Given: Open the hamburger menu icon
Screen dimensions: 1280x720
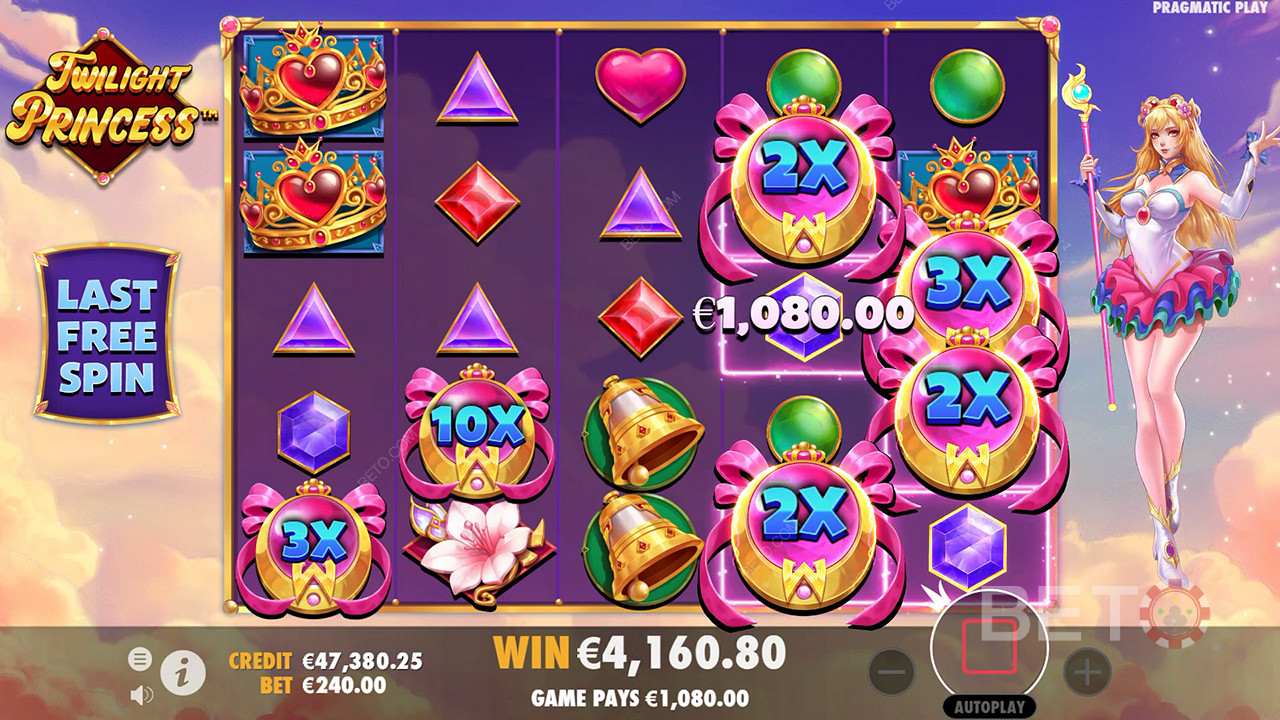Looking at the screenshot, I should tap(139, 658).
